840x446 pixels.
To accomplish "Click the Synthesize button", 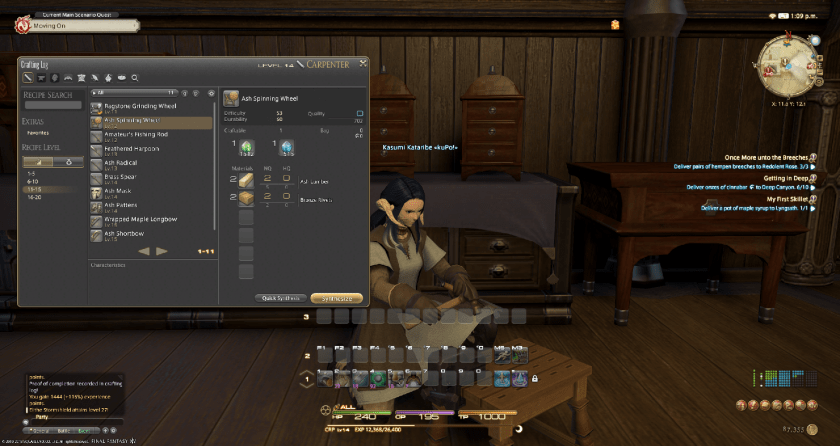I will click(x=336, y=298).
